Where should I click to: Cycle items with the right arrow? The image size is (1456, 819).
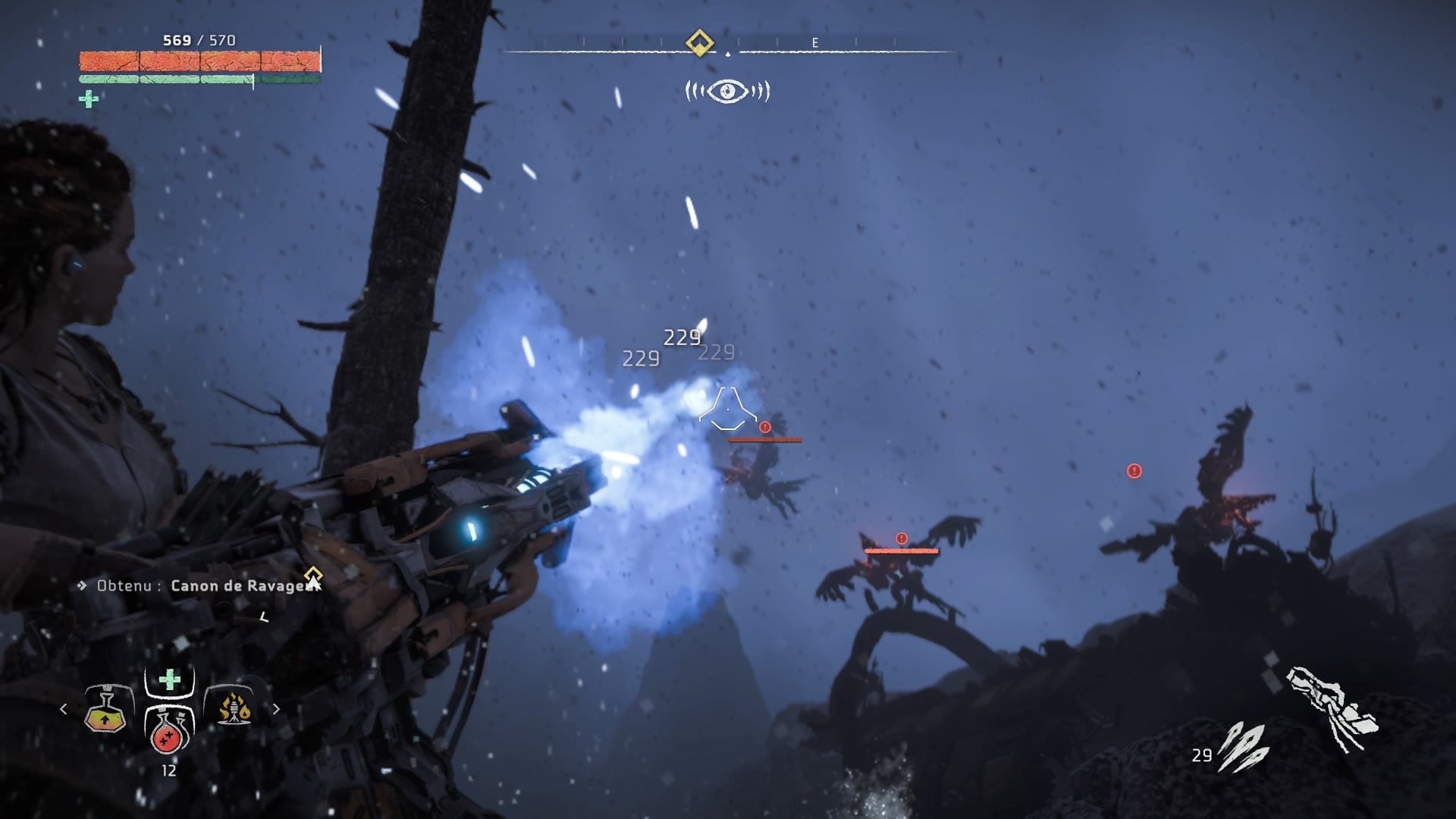pyautogui.click(x=276, y=709)
